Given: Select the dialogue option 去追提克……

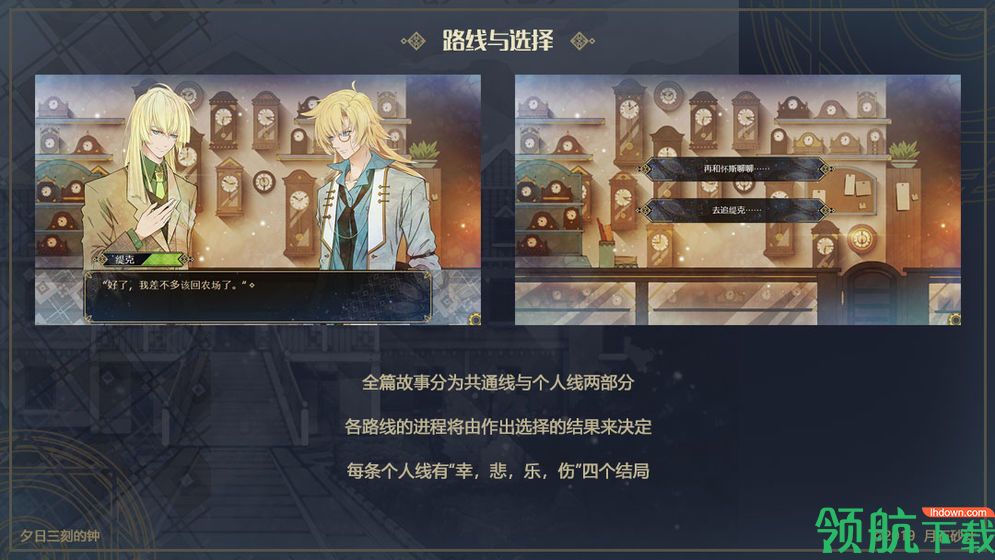Looking at the screenshot, I should [737, 210].
